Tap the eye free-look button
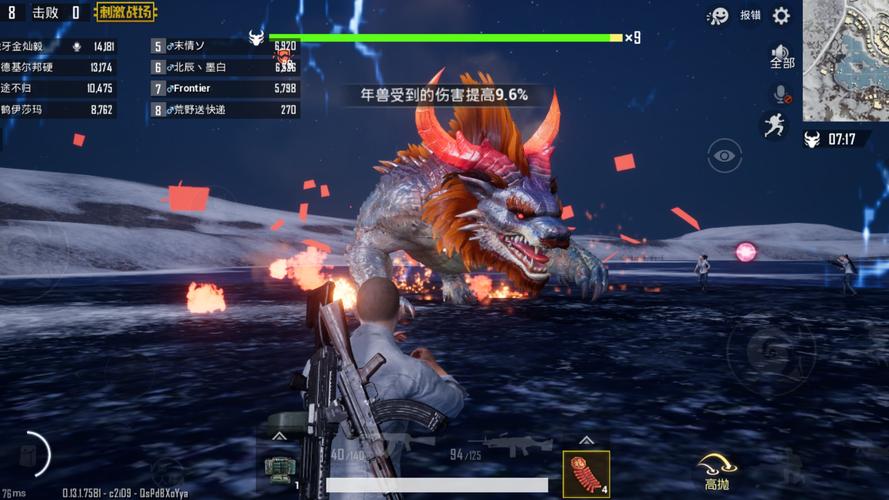The width and height of the screenshot is (889, 500). click(725, 155)
